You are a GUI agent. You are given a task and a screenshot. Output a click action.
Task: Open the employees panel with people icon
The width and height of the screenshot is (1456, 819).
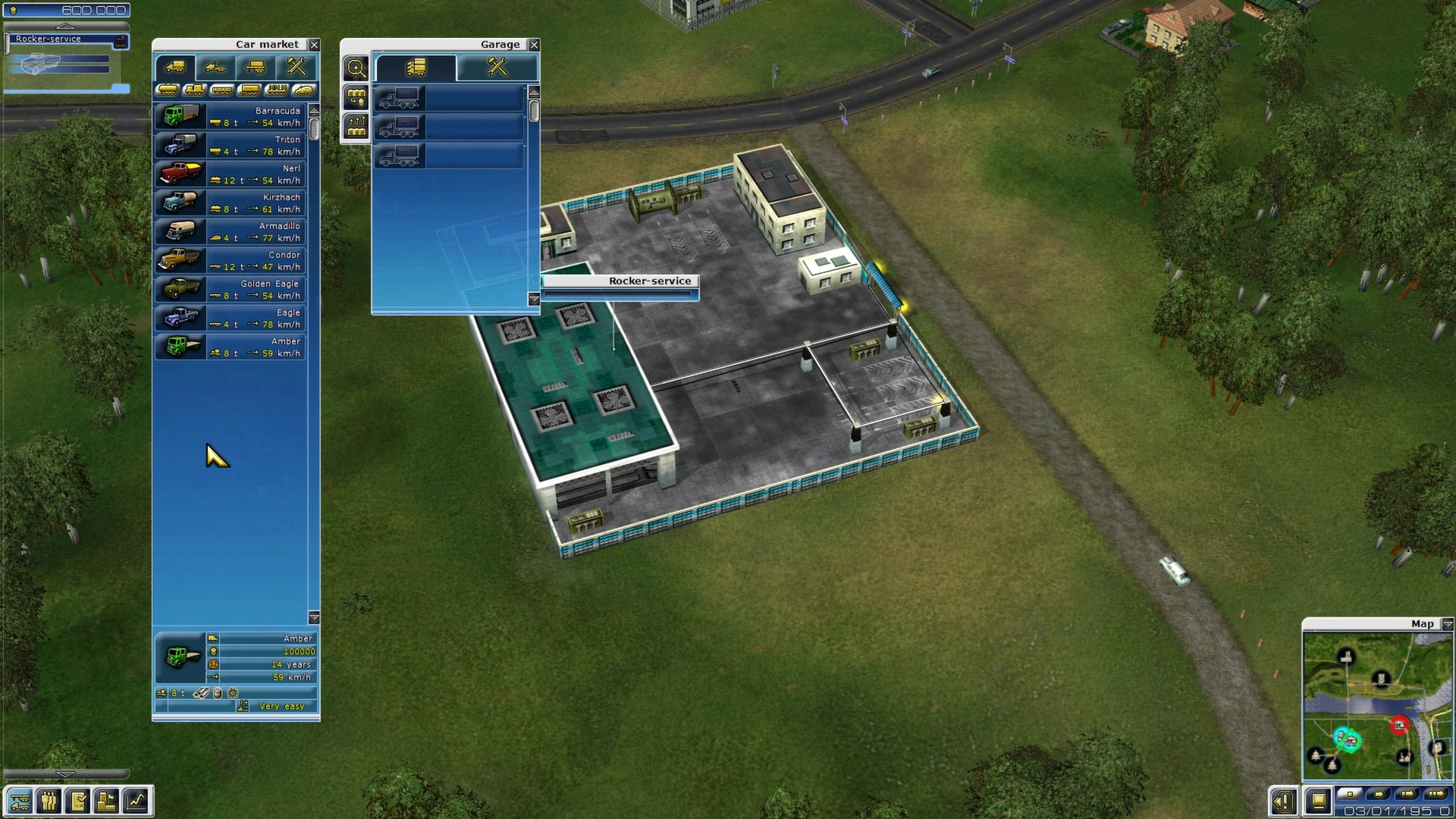tap(49, 801)
